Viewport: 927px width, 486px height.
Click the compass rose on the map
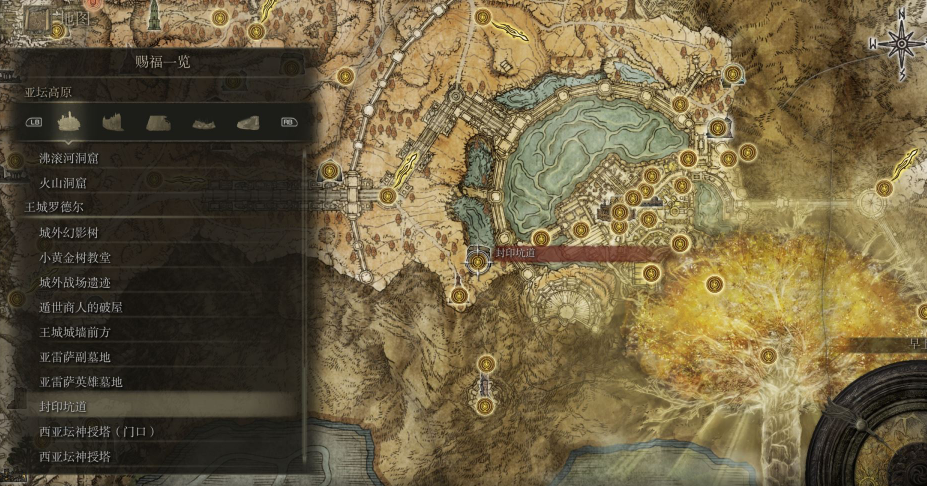click(x=901, y=44)
